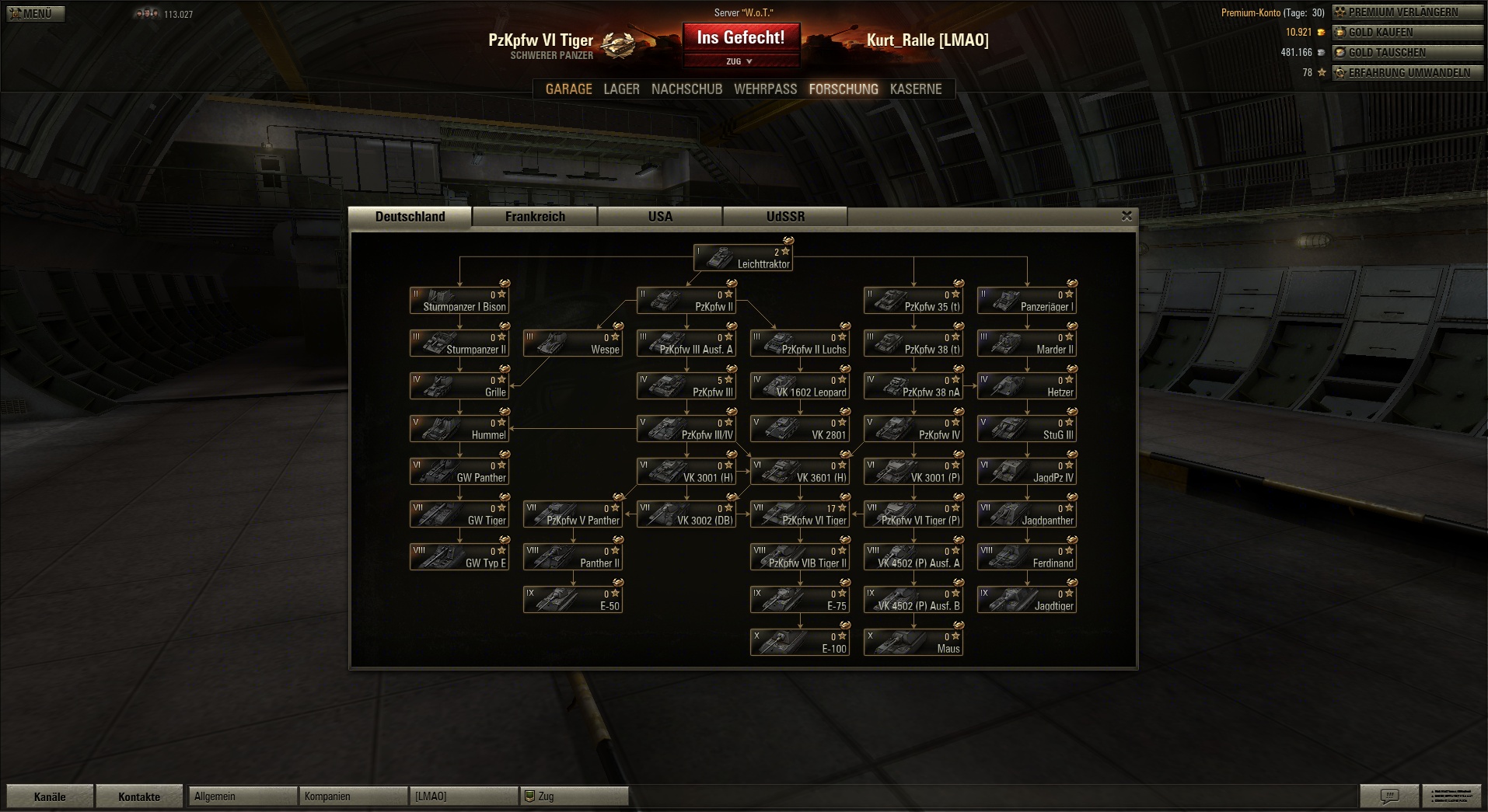The height and width of the screenshot is (812, 1488).
Task: Switch to the Kompanien chat channel
Action: 352,796
